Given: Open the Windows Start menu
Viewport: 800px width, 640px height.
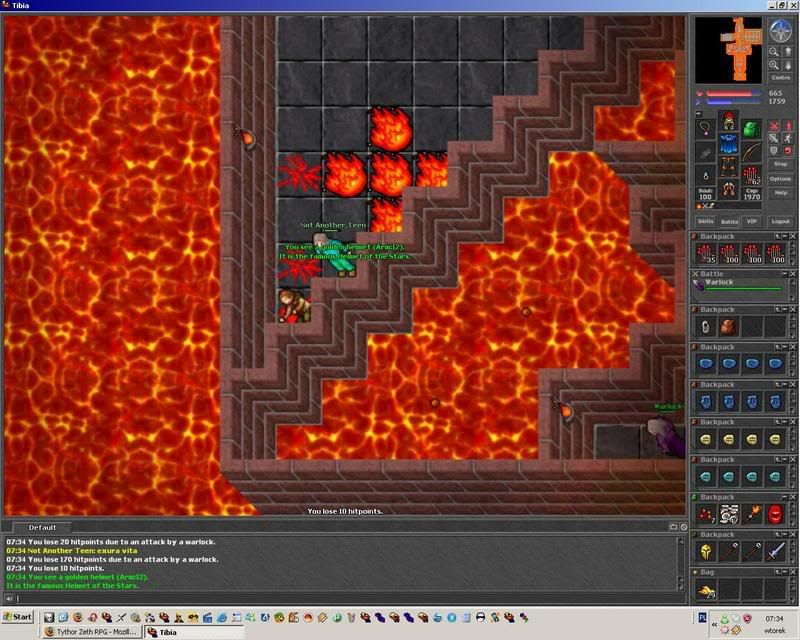Looking at the screenshot, I should [18, 616].
